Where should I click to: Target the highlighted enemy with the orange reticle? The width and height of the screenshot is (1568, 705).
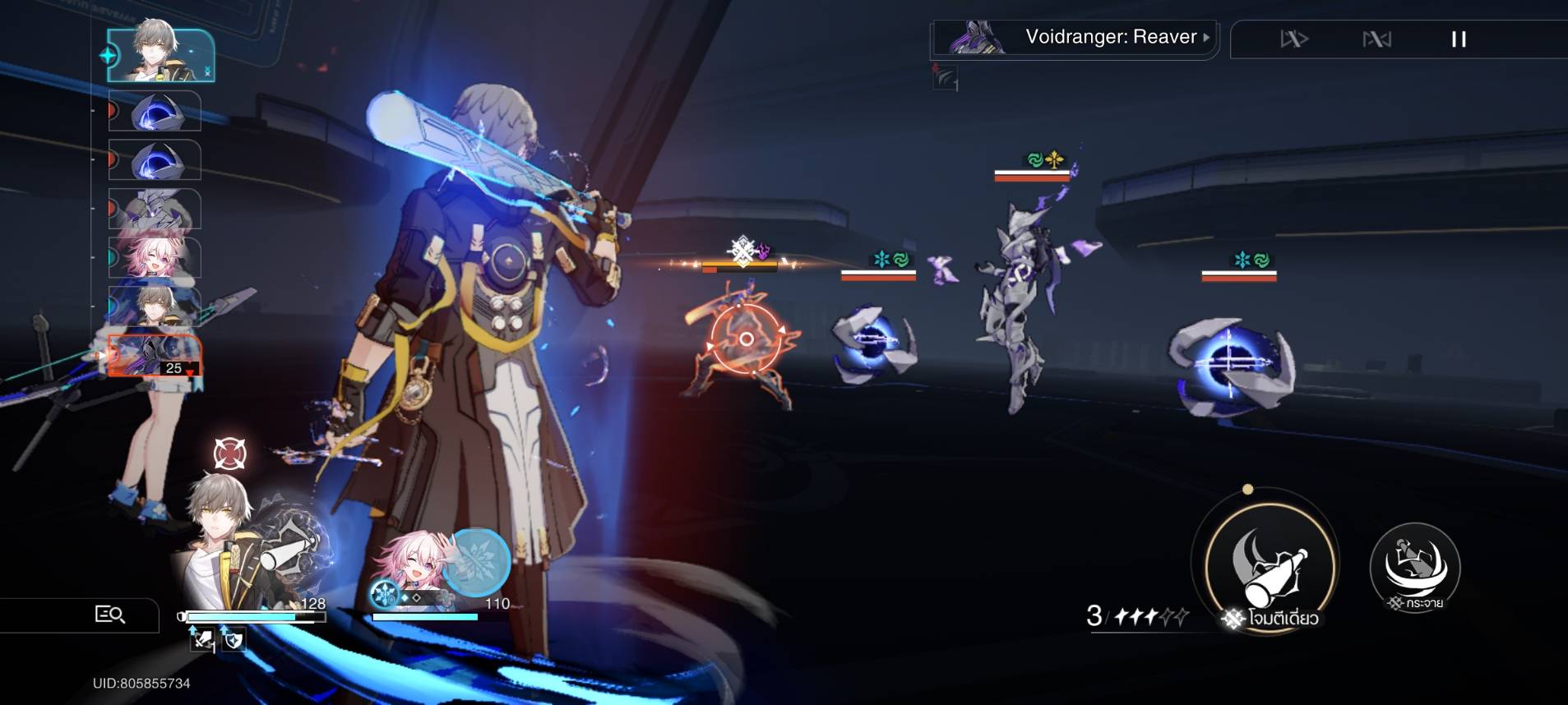coord(745,339)
